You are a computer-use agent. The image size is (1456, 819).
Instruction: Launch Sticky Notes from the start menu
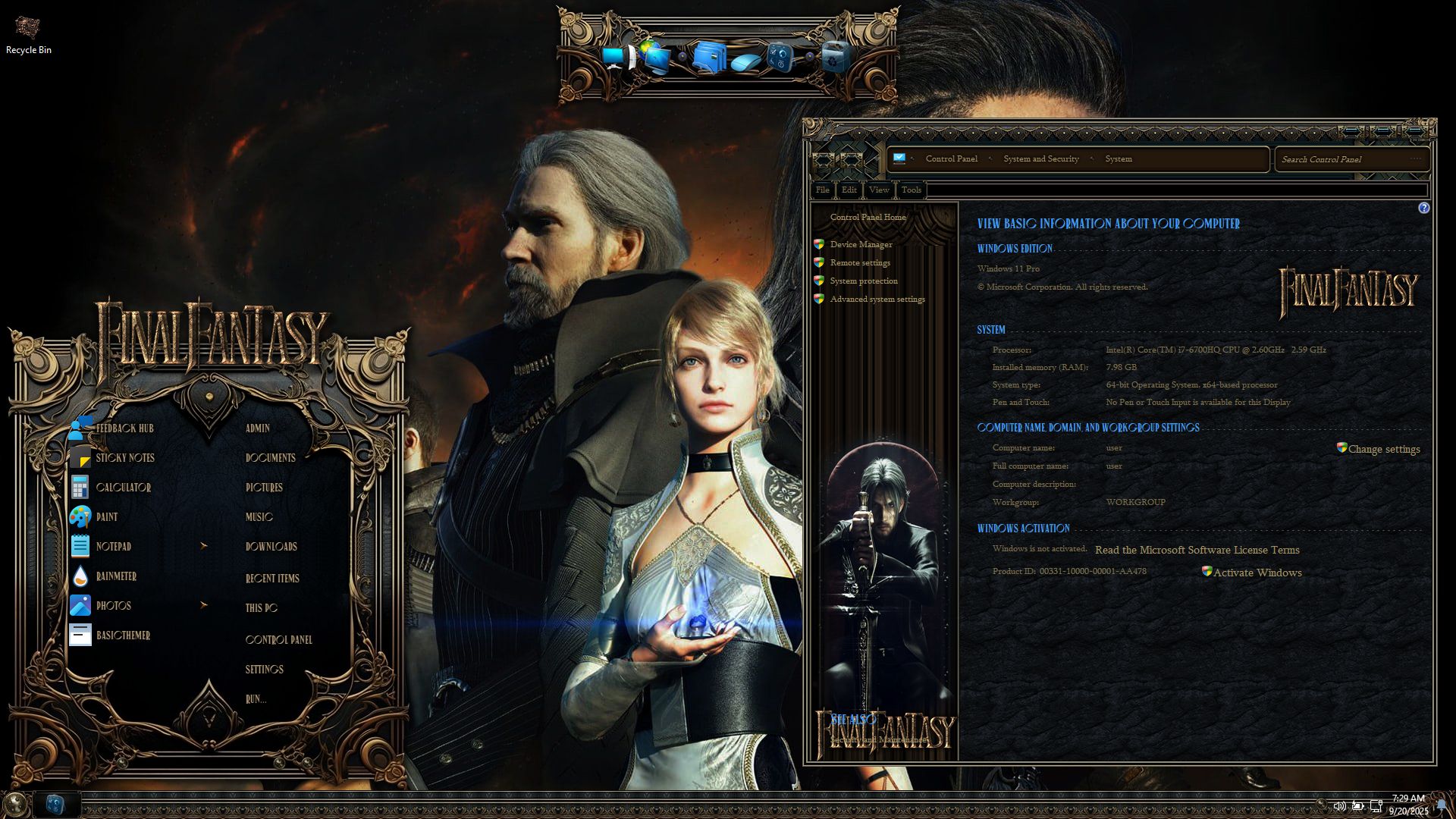click(x=124, y=458)
